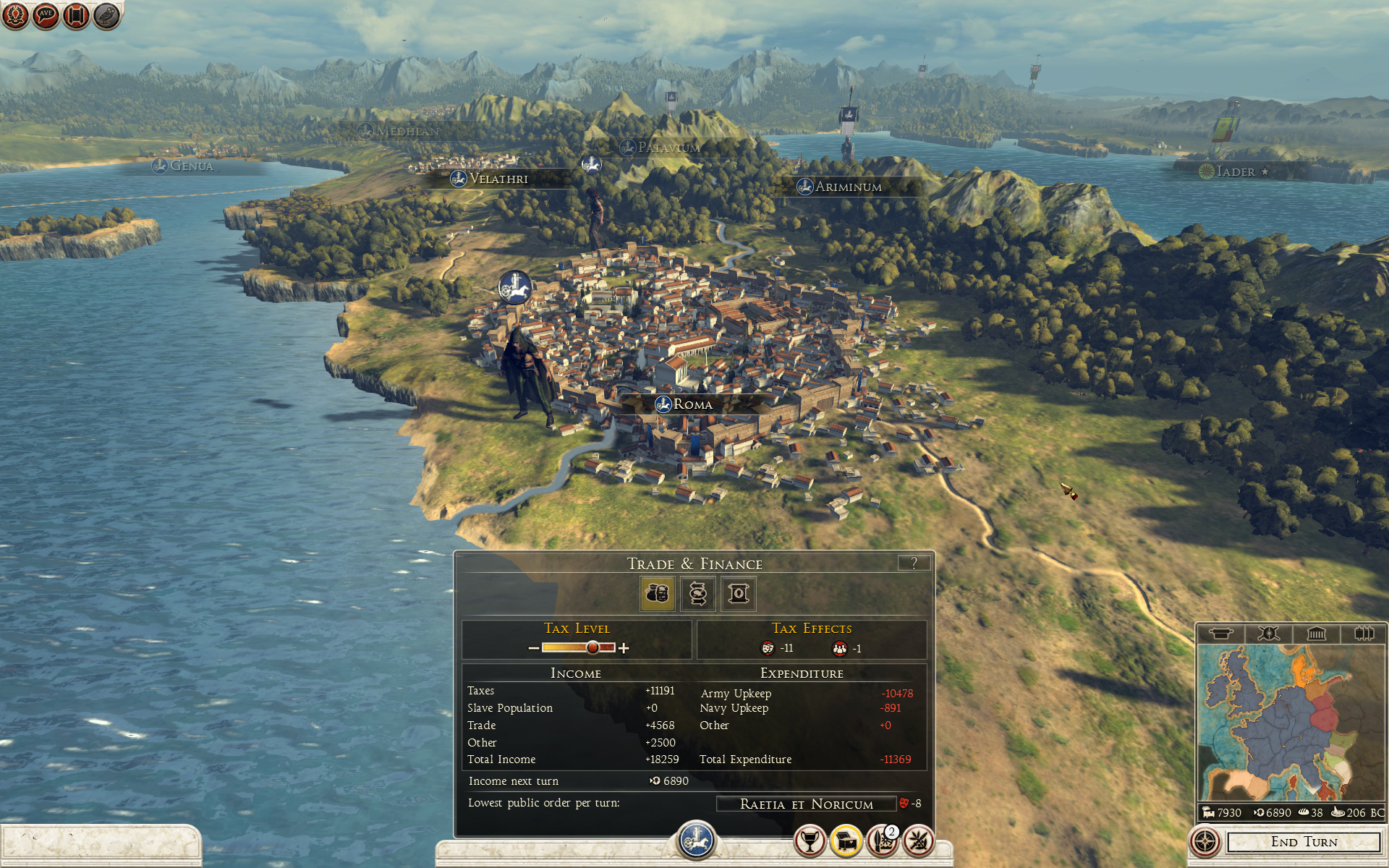Switch to the third Trade & Finance tab
1389x868 pixels.
pos(738,594)
